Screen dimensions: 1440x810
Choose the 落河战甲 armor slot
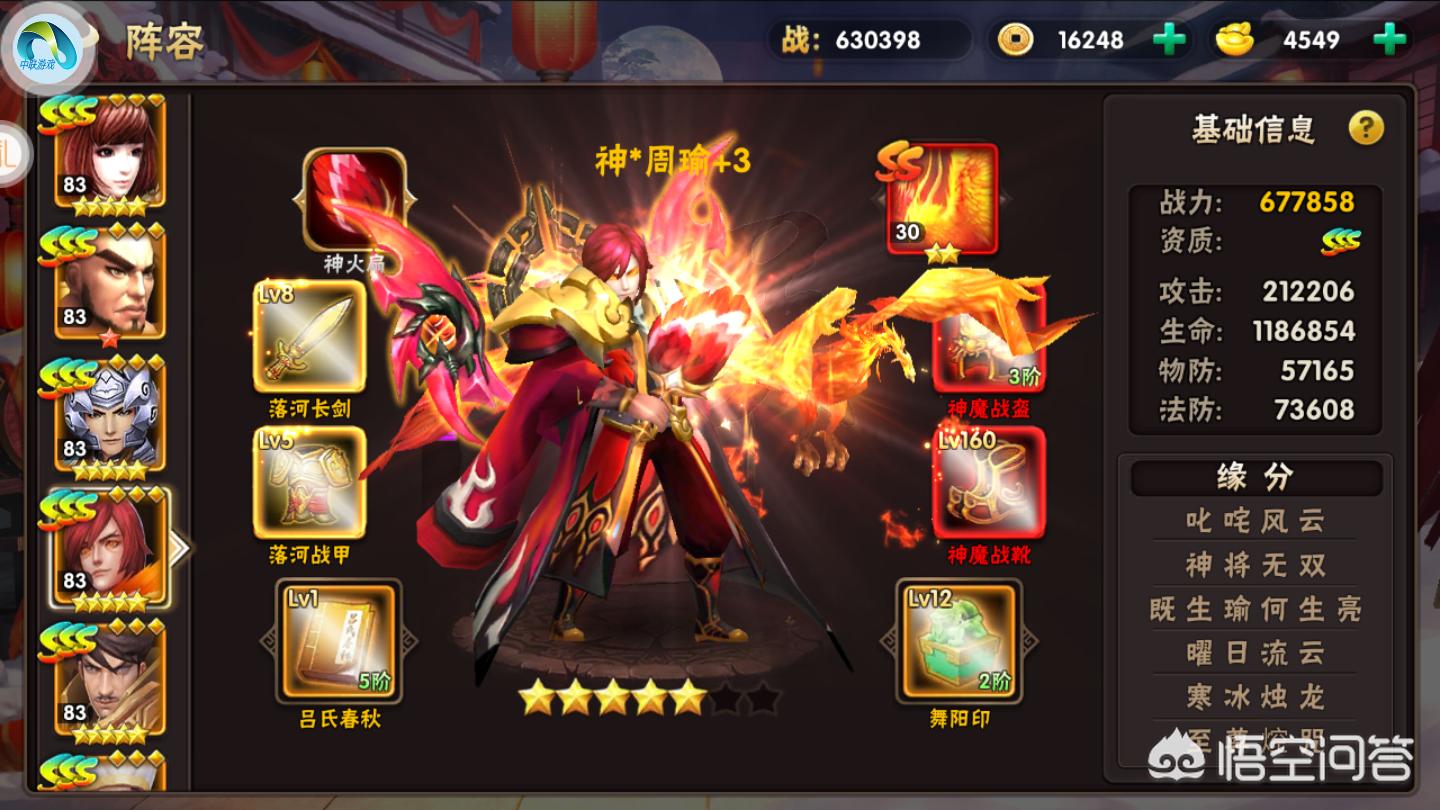(309, 482)
